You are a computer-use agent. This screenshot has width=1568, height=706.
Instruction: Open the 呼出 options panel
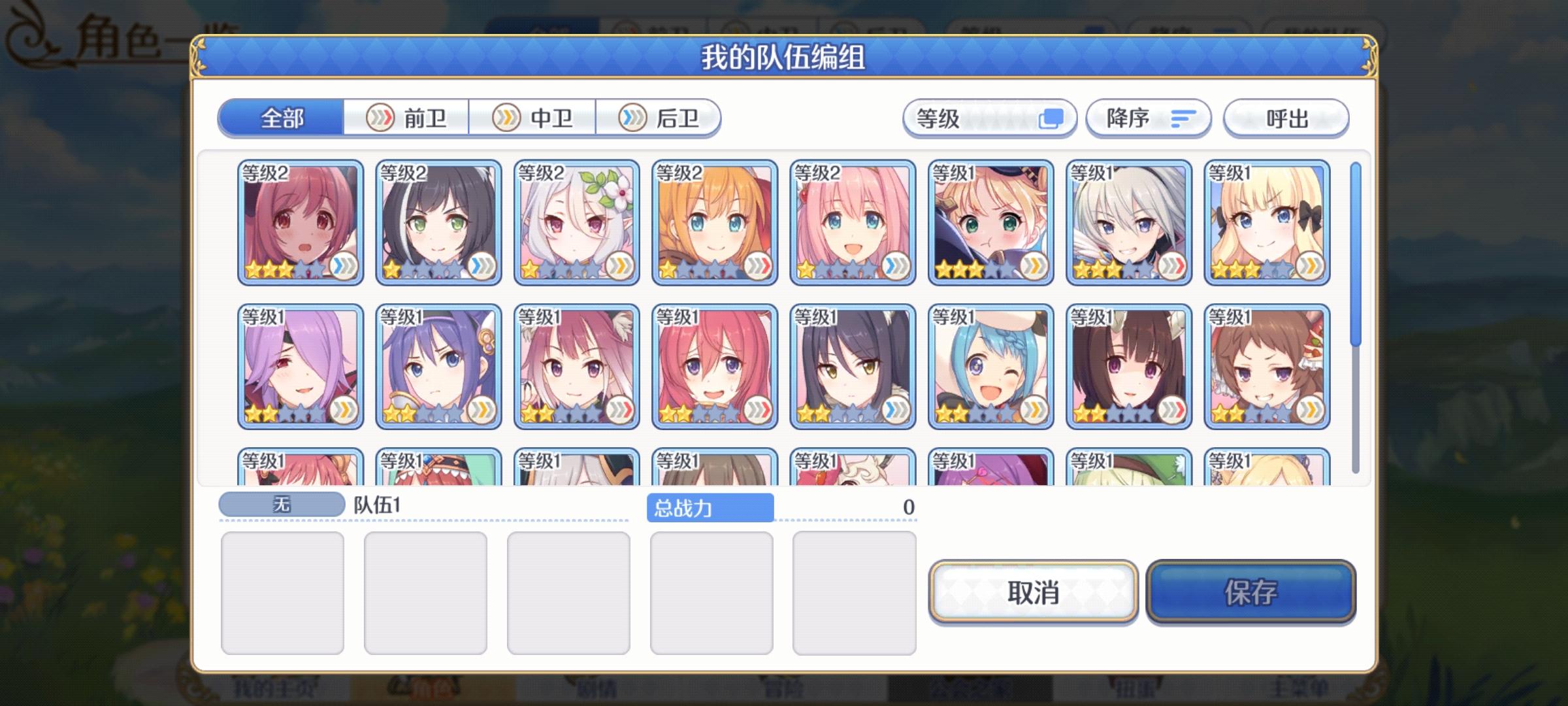[x=1284, y=118]
